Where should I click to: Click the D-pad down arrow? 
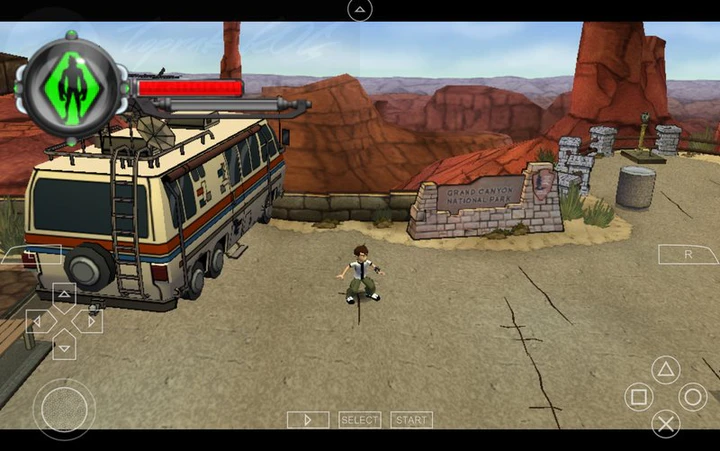pyautogui.click(x=64, y=347)
